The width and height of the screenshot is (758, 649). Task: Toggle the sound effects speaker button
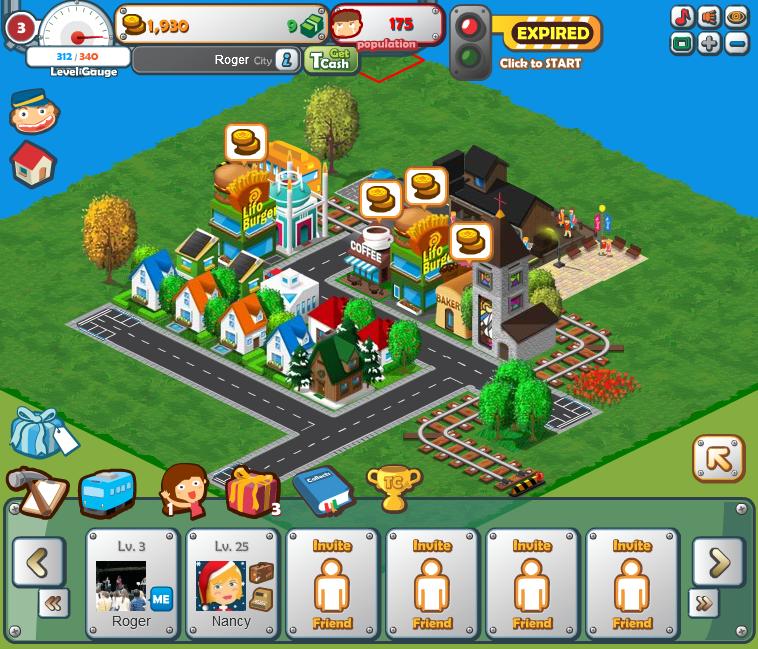[x=710, y=17]
